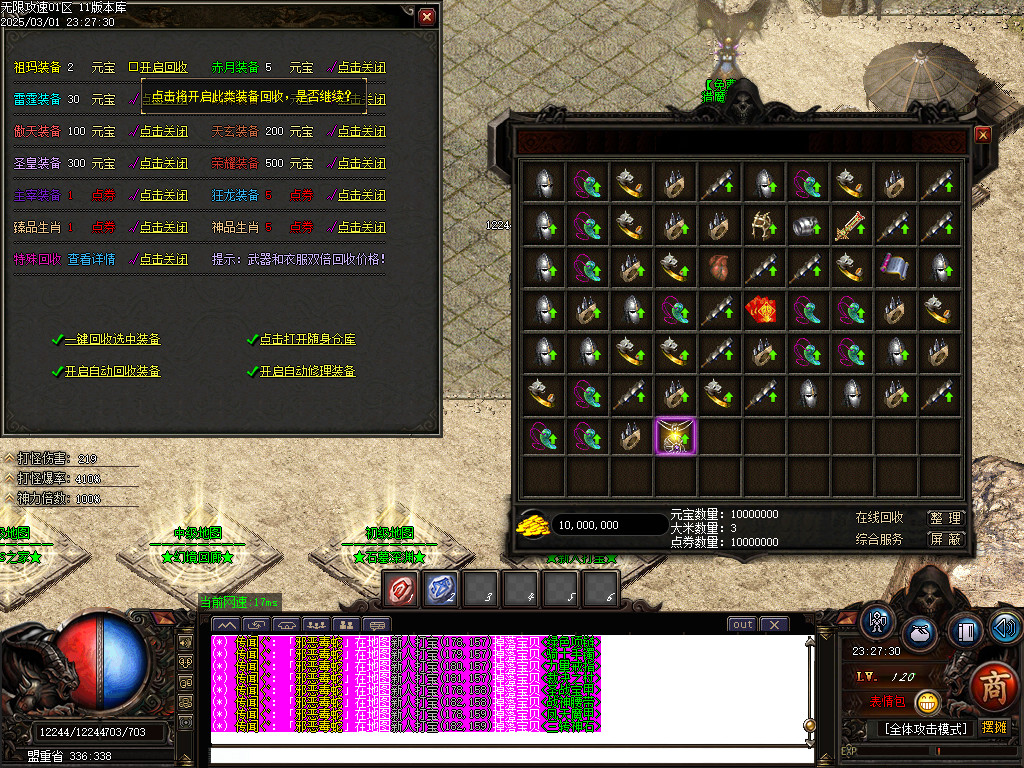Image resolution: width=1024 pixels, height=768 pixels.
Task: Open the shop via the round 商 button
Action: [993, 690]
